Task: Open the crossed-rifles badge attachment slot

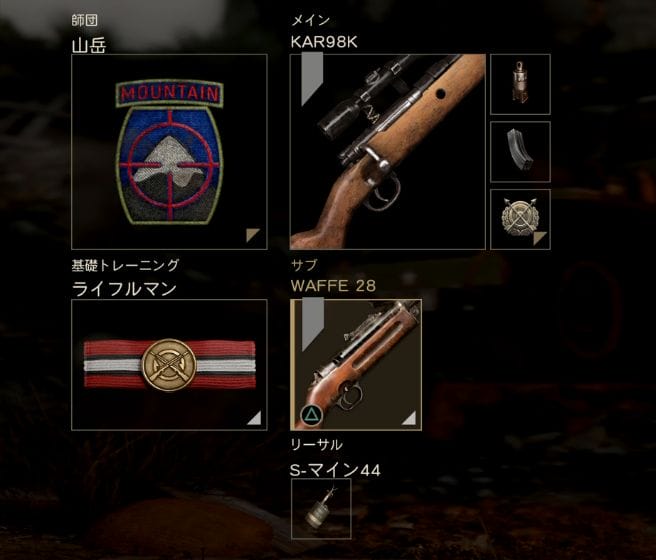Action: [520, 219]
